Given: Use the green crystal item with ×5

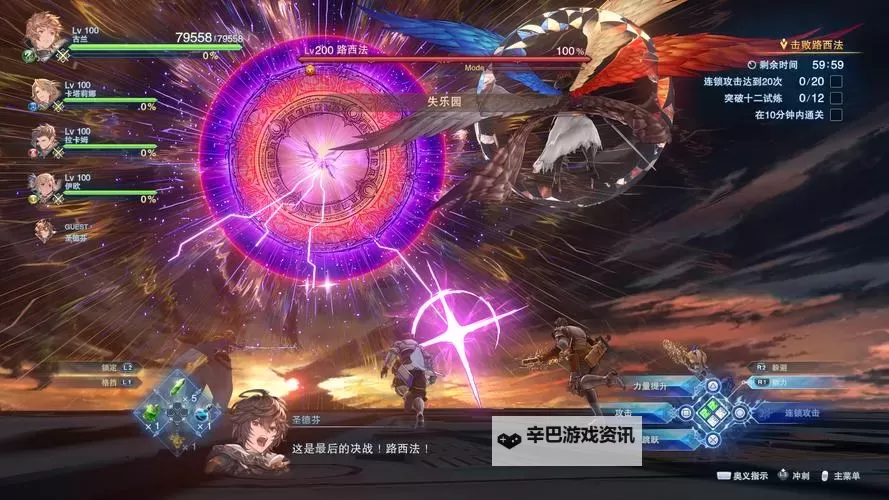Looking at the screenshot, I should click(x=177, y=388).
